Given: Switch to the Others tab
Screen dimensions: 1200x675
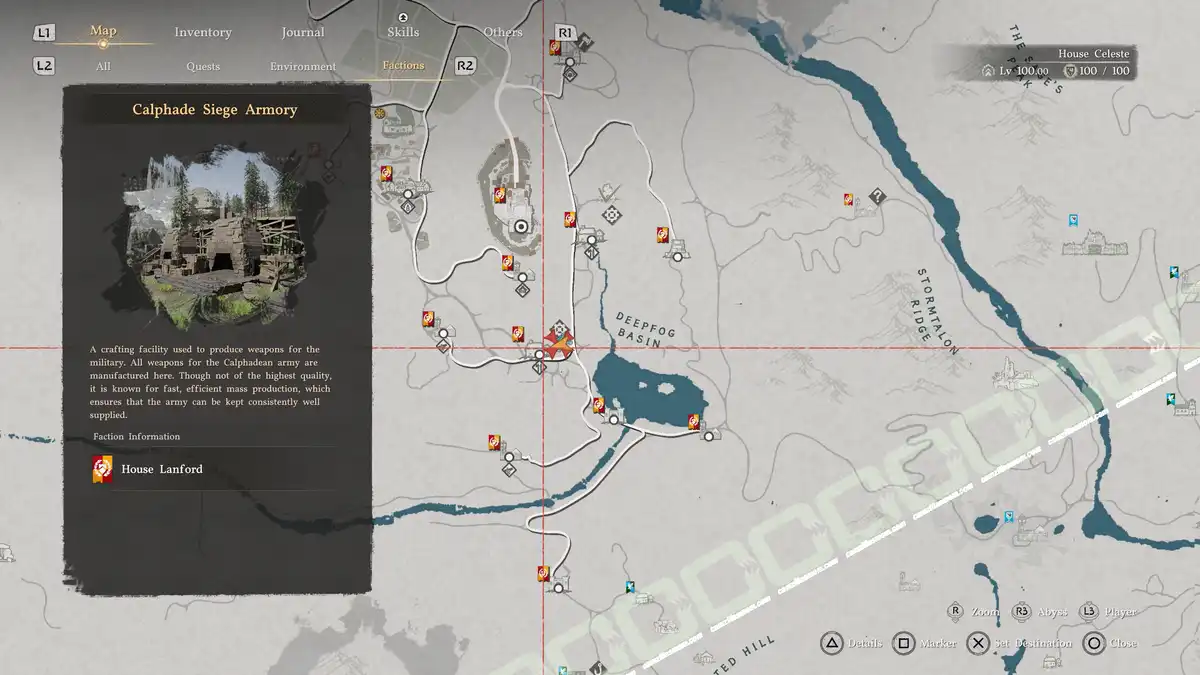Looking at the screenshot, I should (x=503, y=32).
